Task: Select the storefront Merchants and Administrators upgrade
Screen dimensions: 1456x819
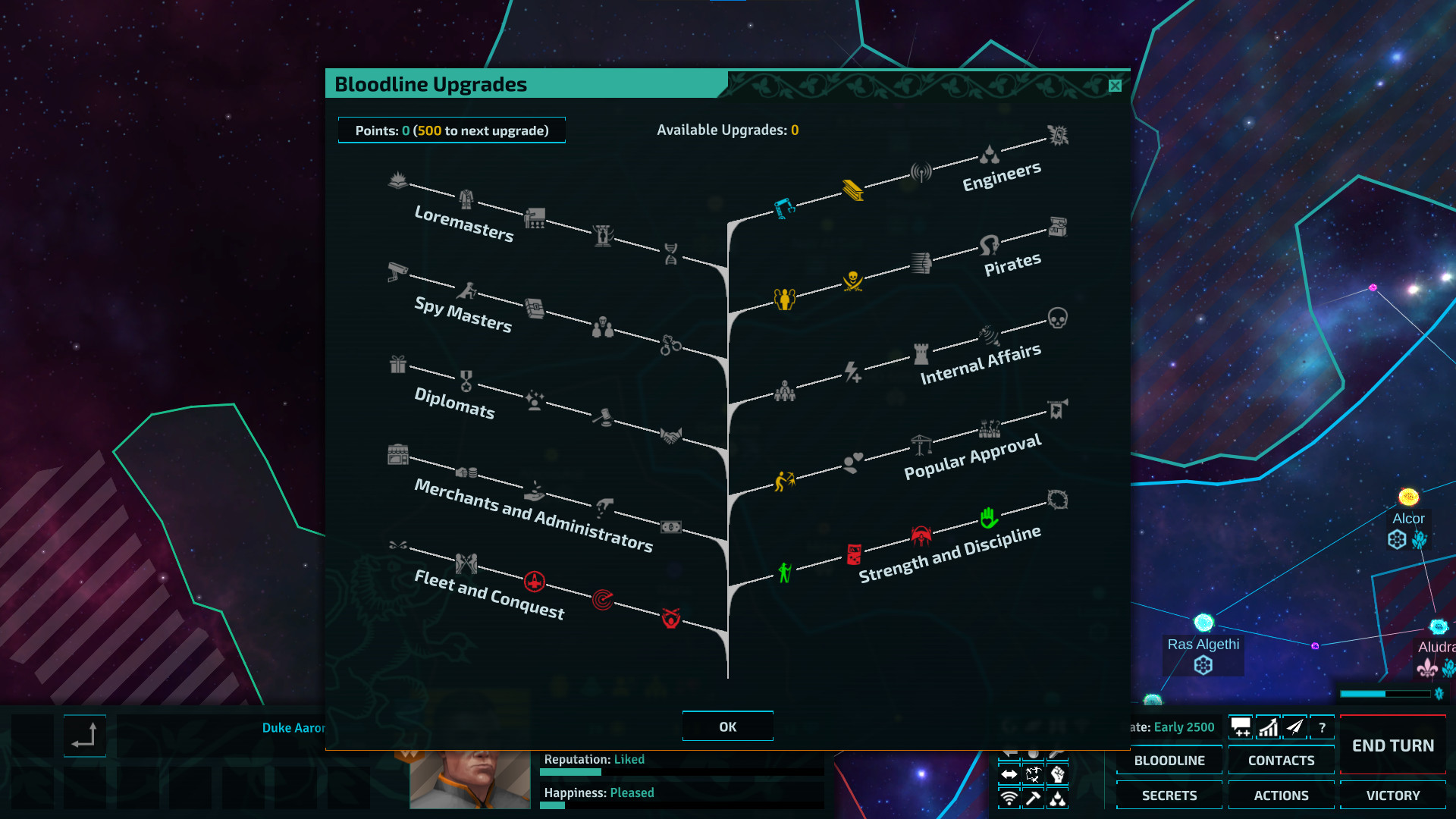Action: coord(397,453)
